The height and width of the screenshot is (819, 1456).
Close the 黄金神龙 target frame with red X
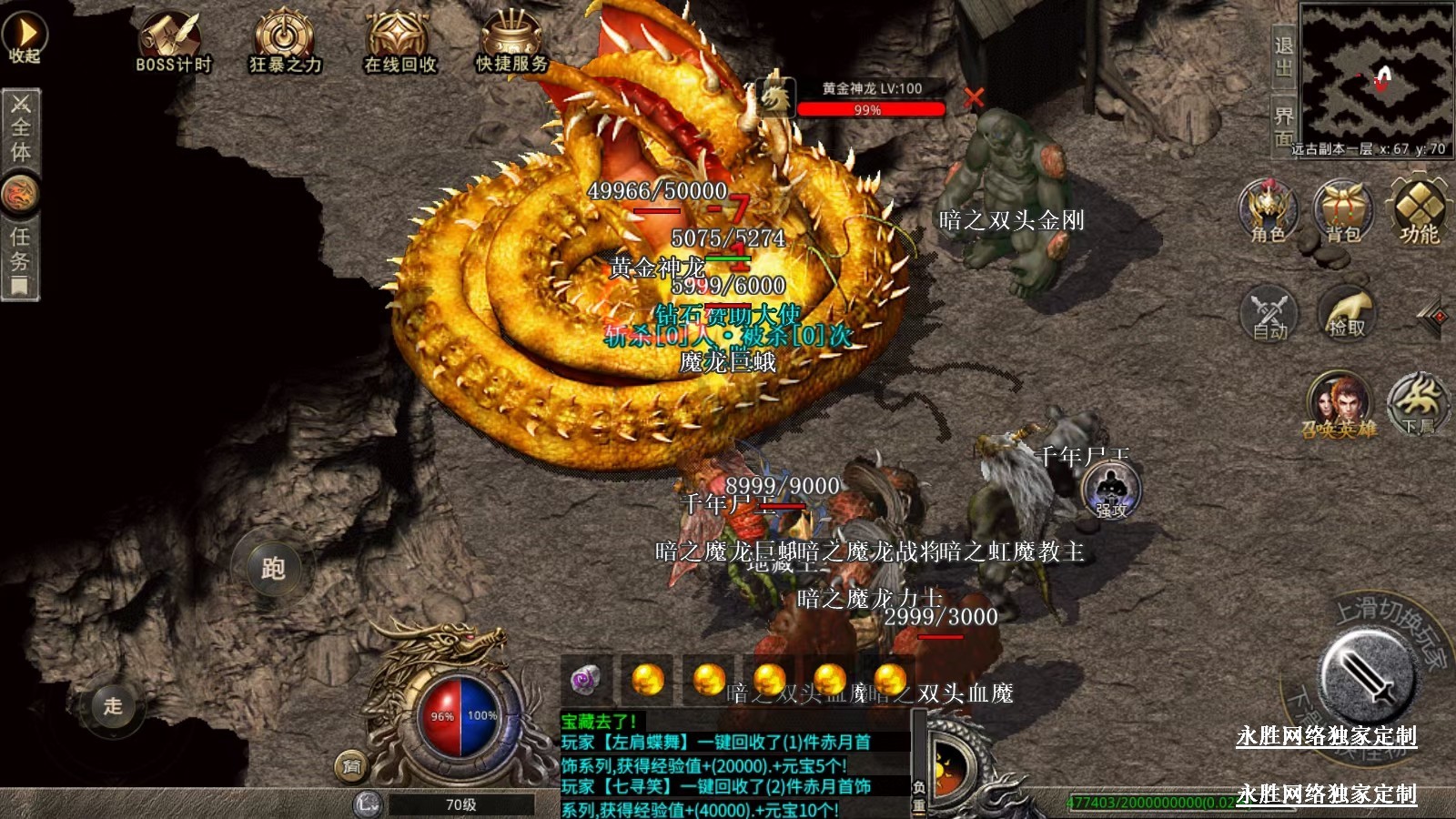(x=974, y=97)
